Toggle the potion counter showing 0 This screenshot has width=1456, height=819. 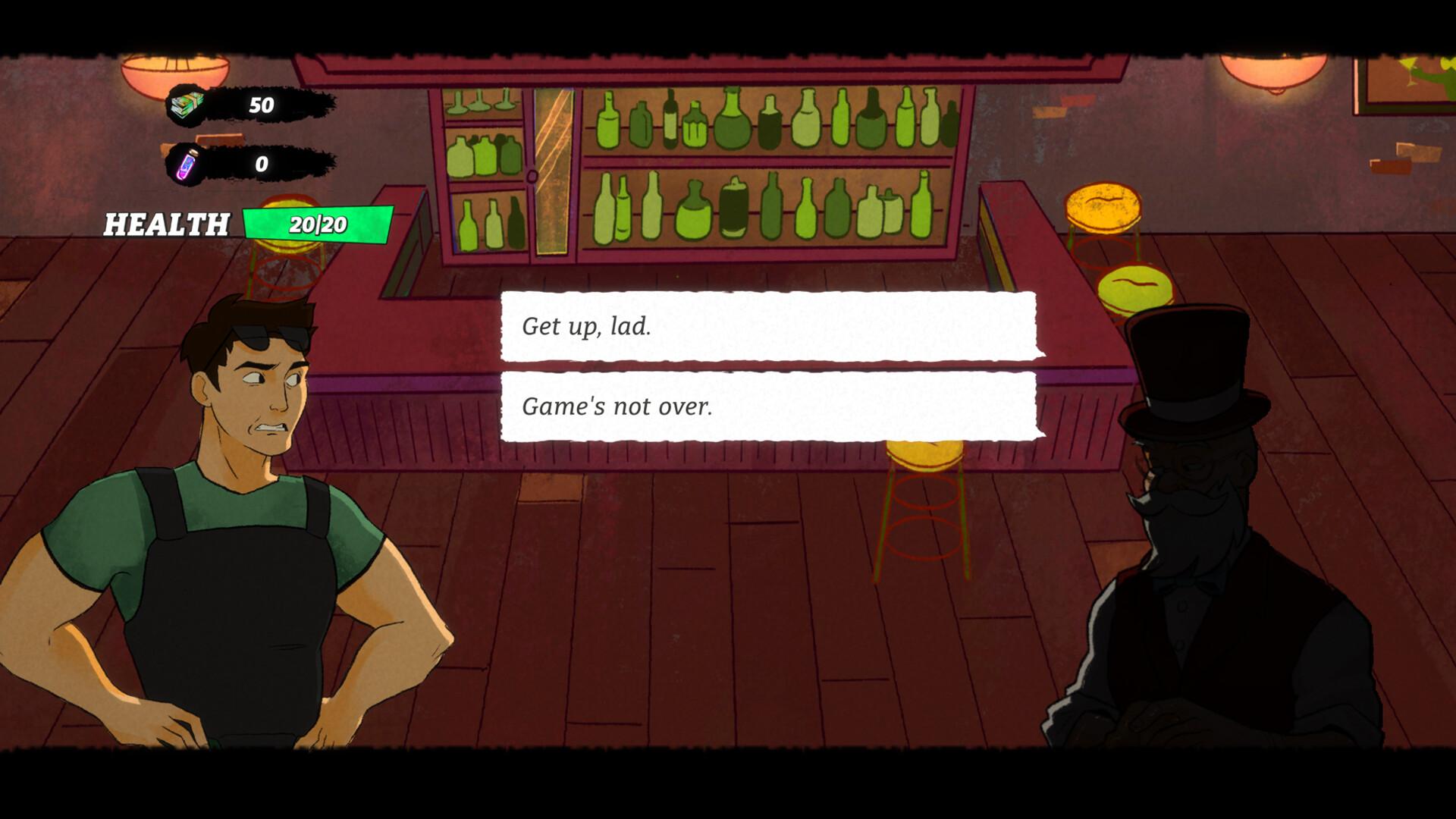(259, 164)
